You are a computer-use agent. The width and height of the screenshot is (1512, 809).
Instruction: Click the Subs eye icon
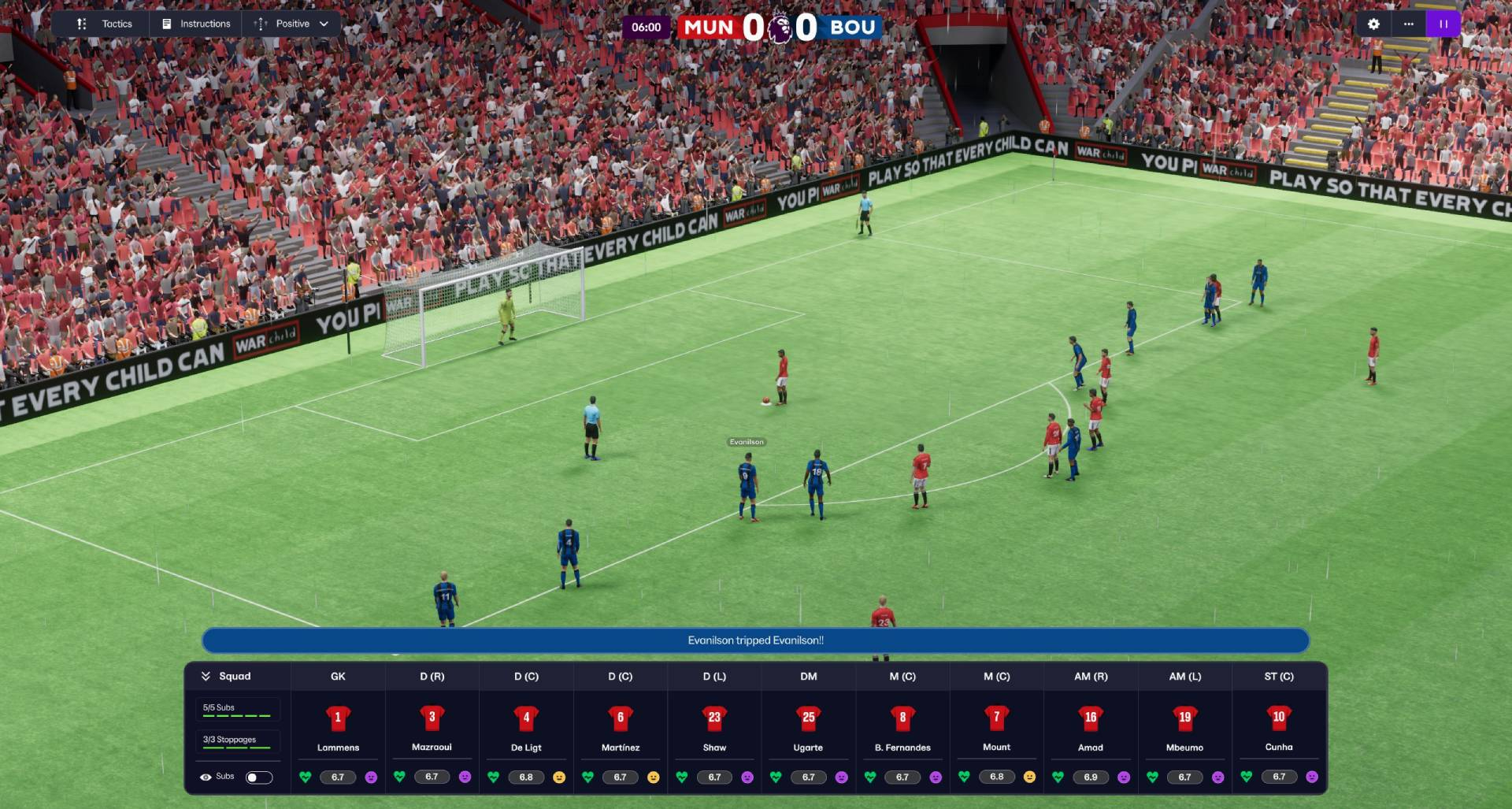206,777
